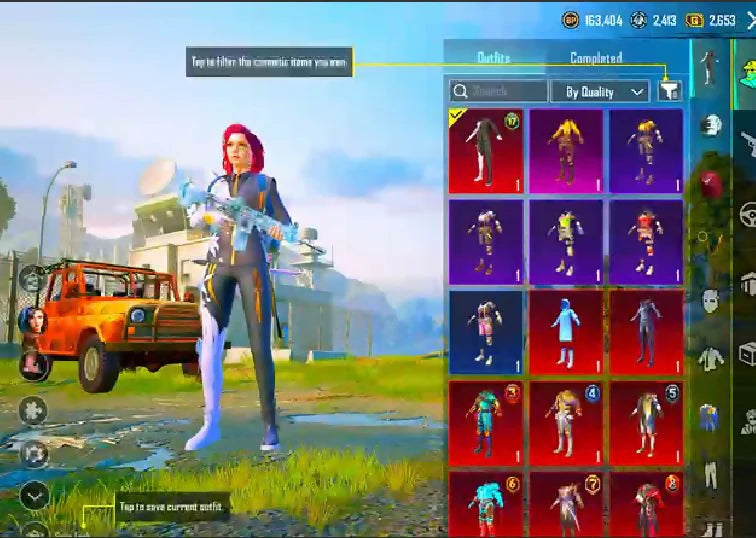The width and height of the screenshot is (756, 538).
Task: Open the helmet category
Action: pos(709,124)
